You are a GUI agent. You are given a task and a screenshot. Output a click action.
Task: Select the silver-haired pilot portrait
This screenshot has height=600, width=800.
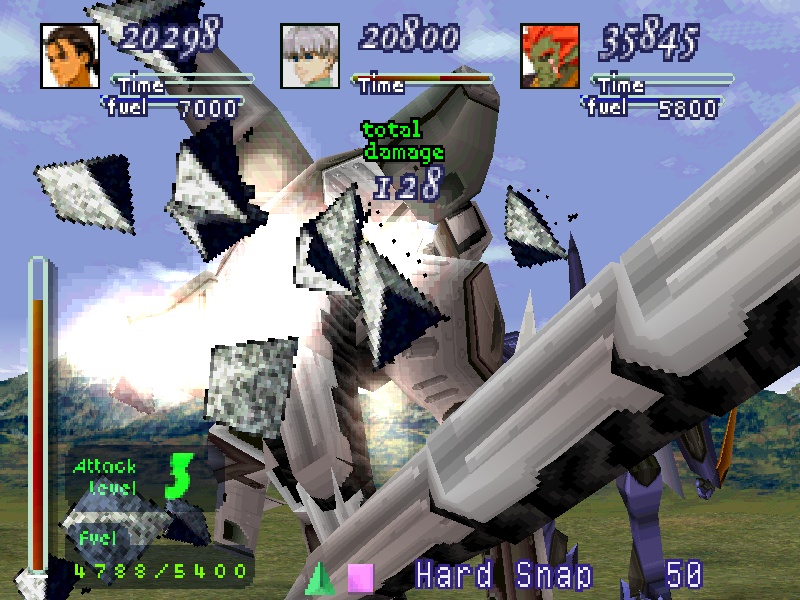click(311, 56)
